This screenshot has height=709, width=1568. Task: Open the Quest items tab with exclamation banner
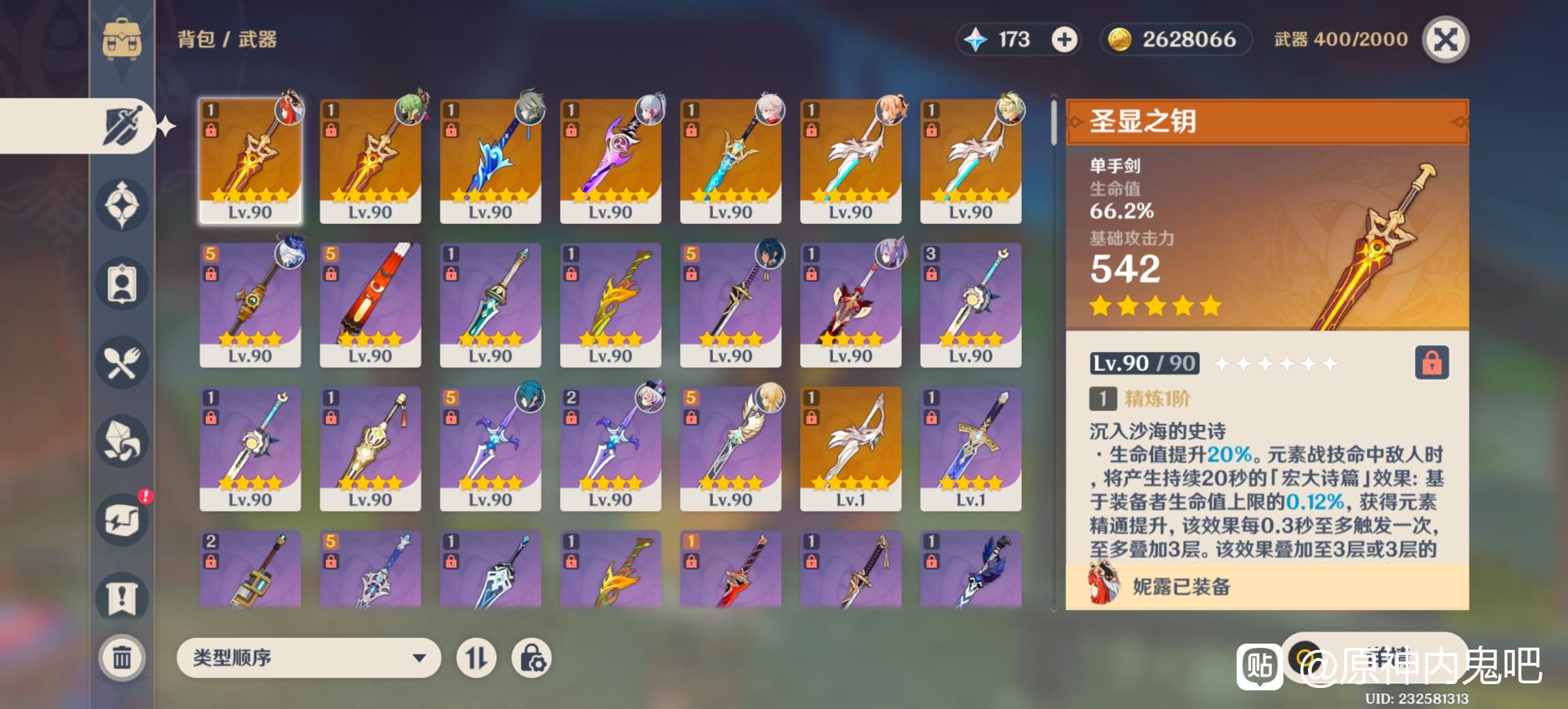pyautogui.click(x=122, y=597)
